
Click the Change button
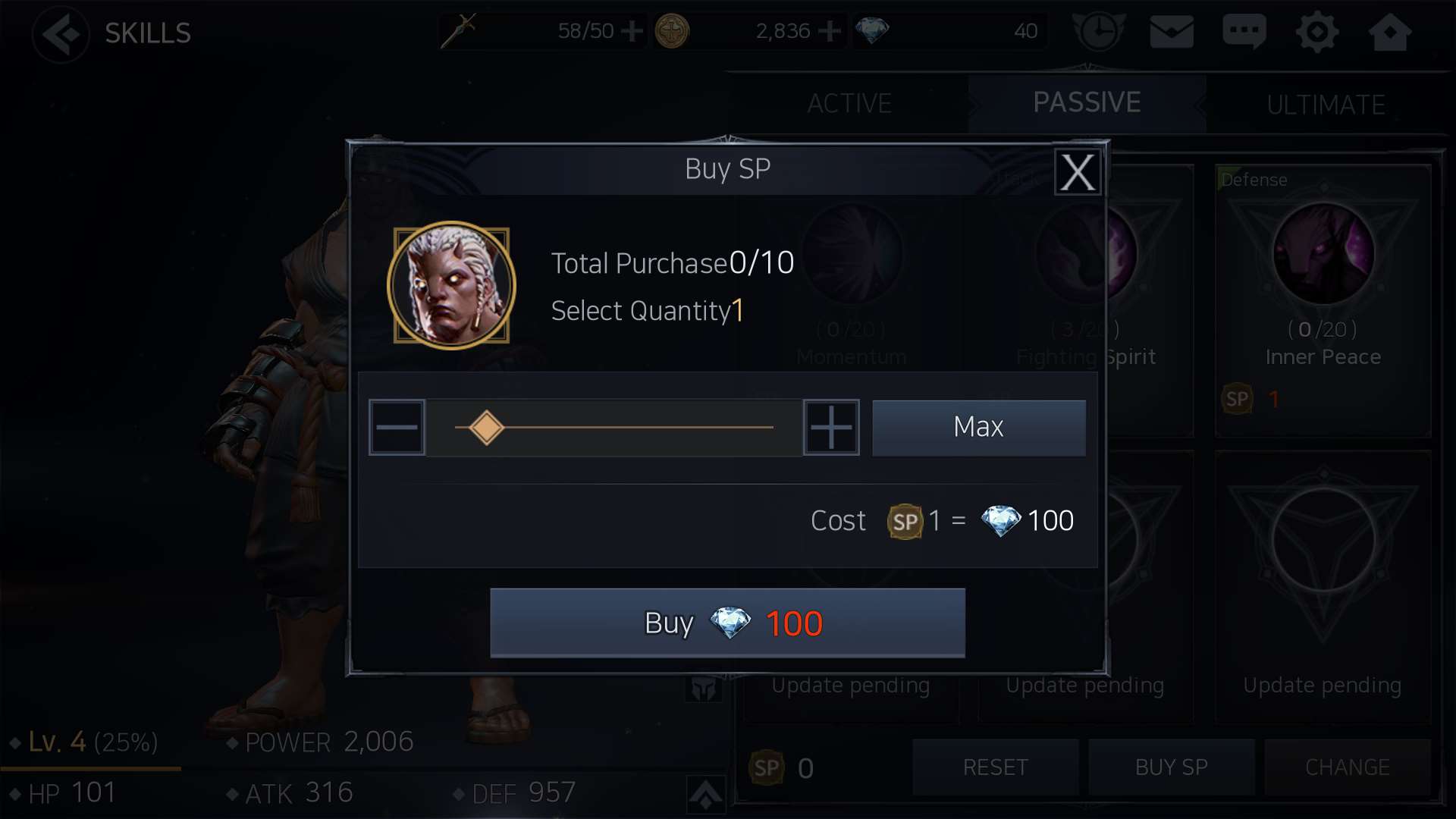(x=1347, y=767)
